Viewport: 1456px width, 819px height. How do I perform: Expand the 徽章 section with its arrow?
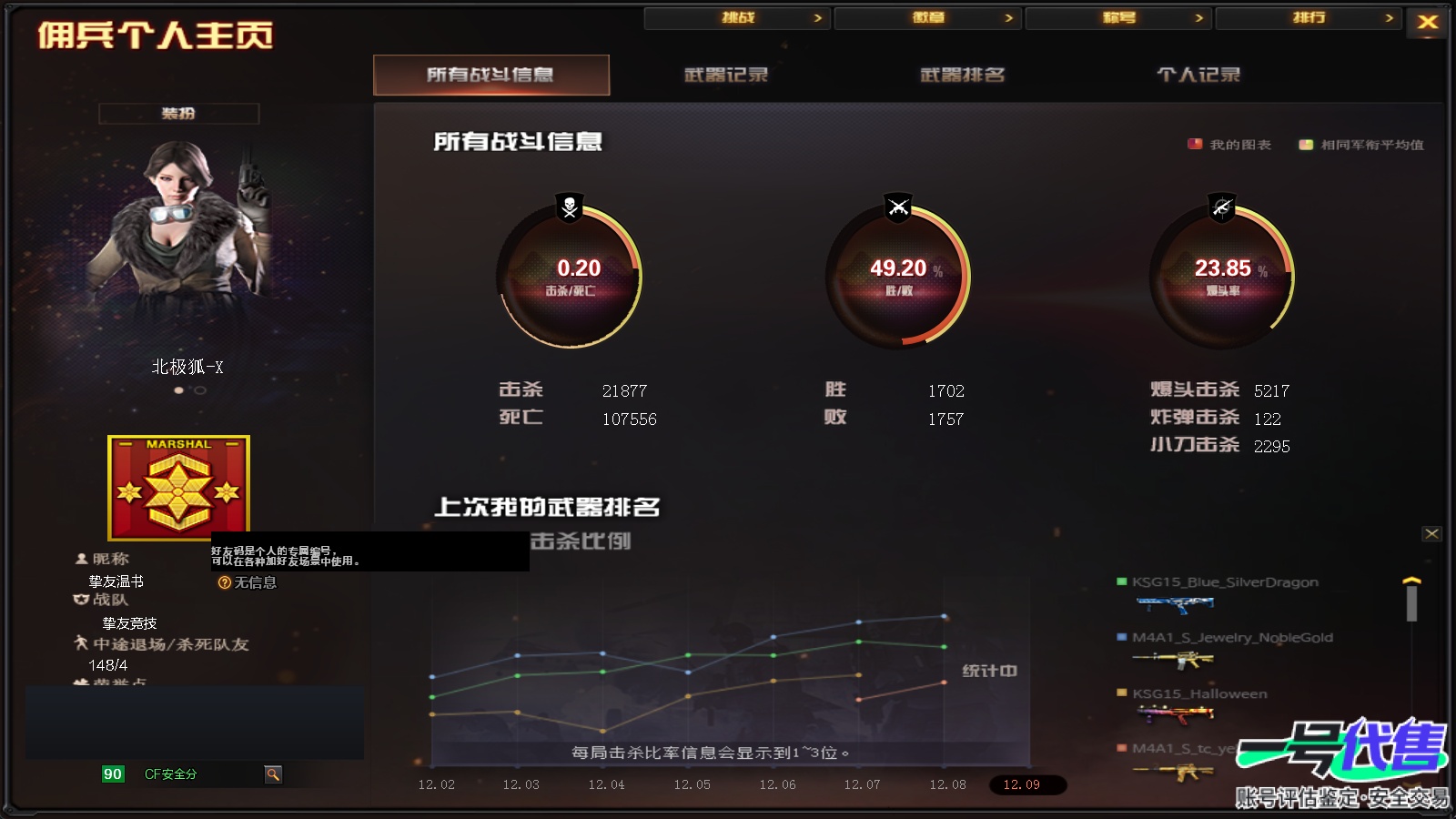pos(1007,16)
